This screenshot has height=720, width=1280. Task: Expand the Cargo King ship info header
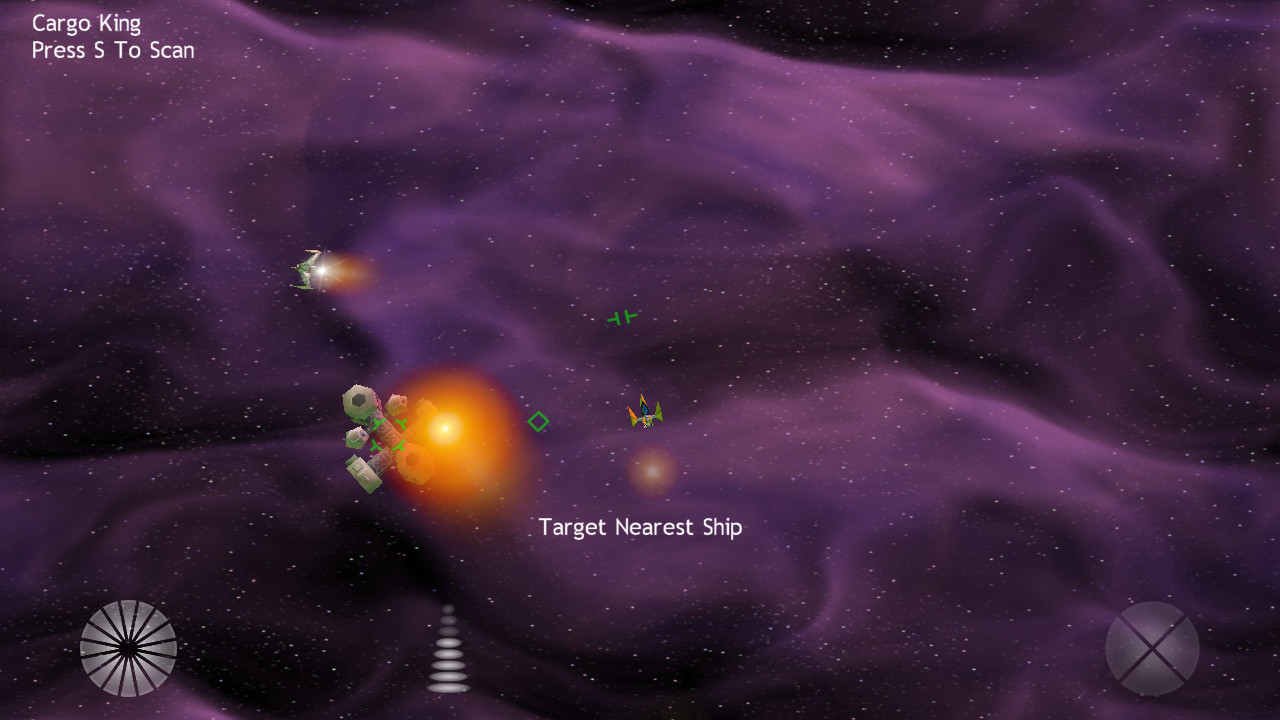pyautogui.click(x=85, y=22)
